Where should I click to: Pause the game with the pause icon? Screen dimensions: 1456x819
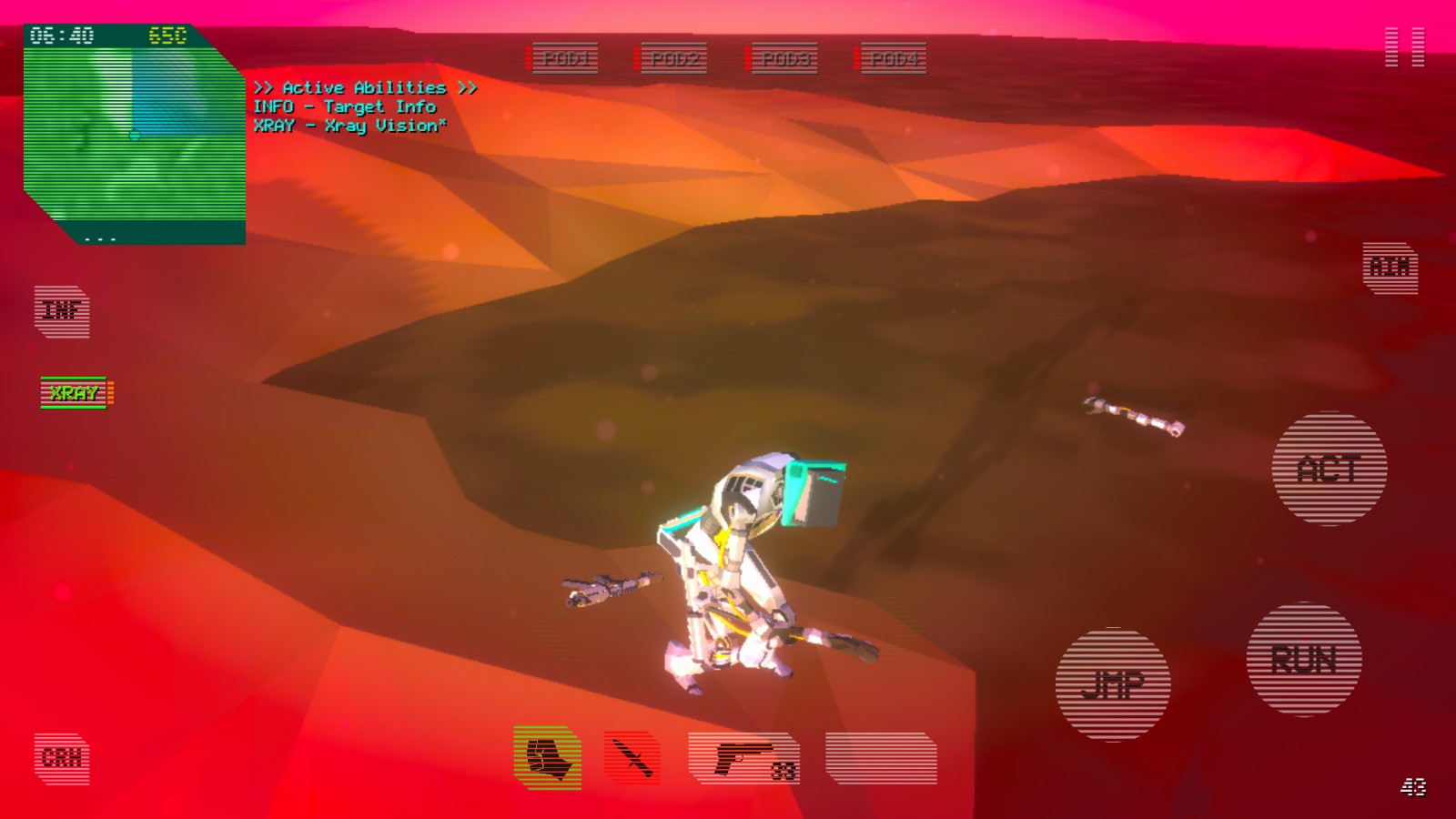pyautogui.click(x=1404, y=46)
